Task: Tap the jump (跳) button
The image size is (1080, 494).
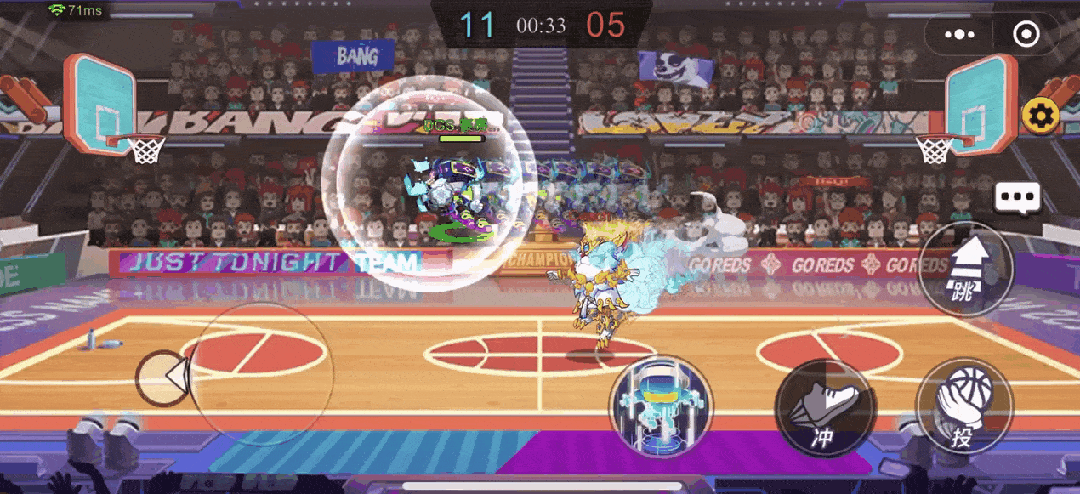Action: click(x=965, y=270)
